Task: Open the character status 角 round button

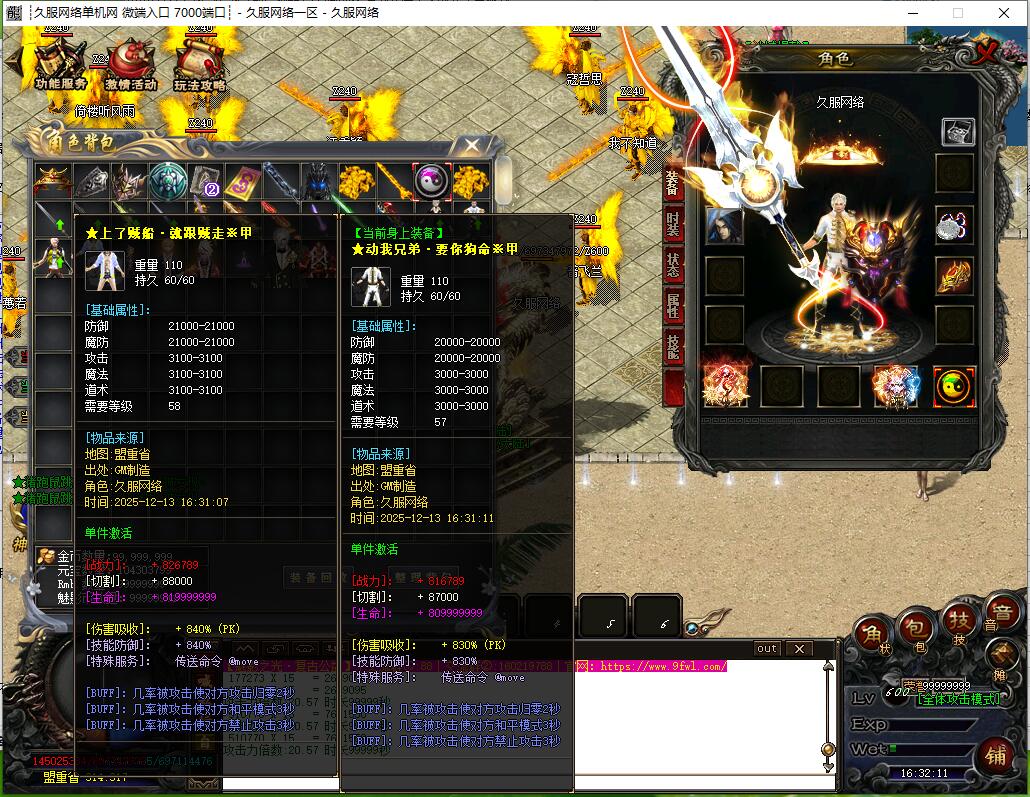Action: 872,636
